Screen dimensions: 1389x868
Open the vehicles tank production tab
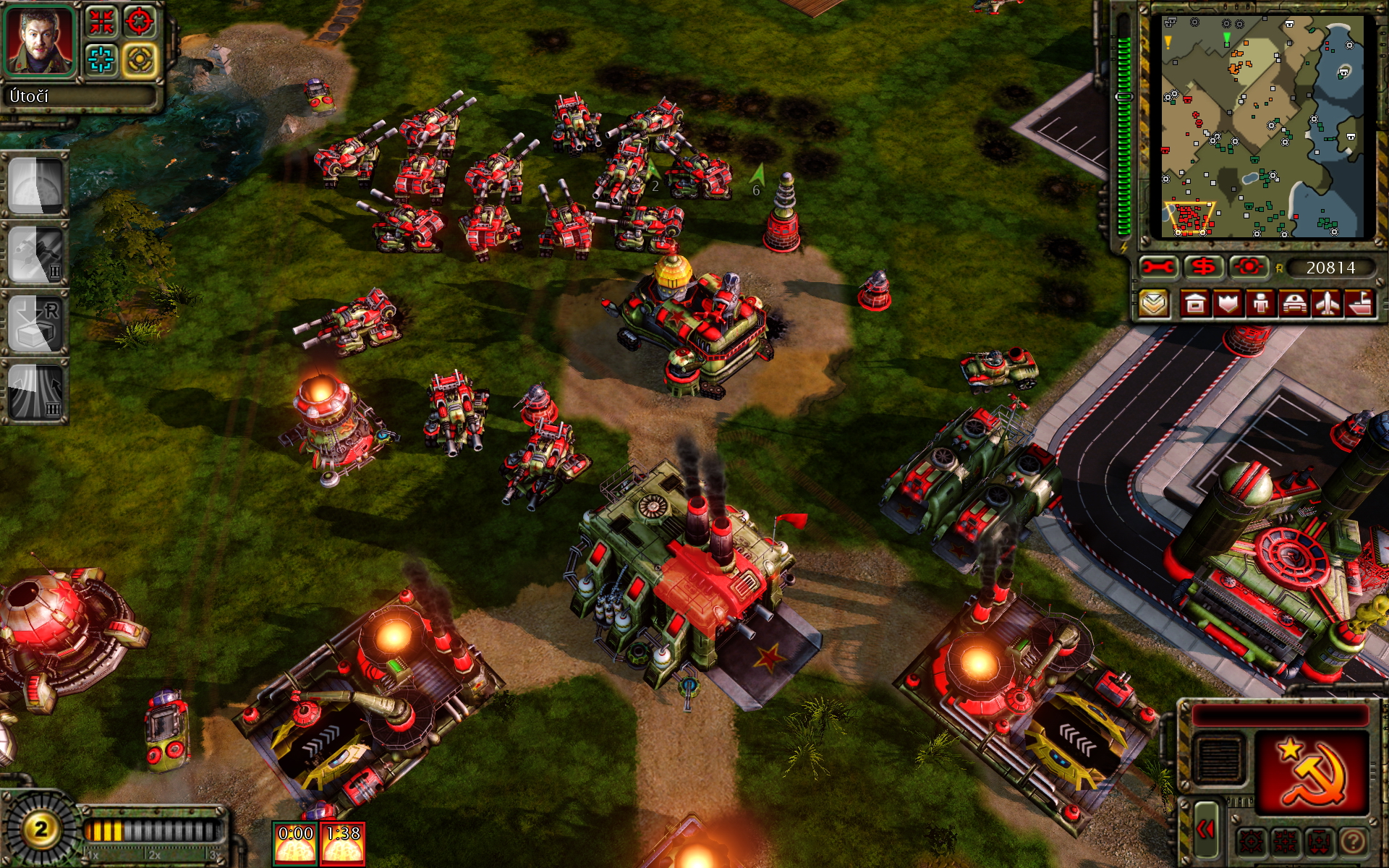pos(1294,304)
